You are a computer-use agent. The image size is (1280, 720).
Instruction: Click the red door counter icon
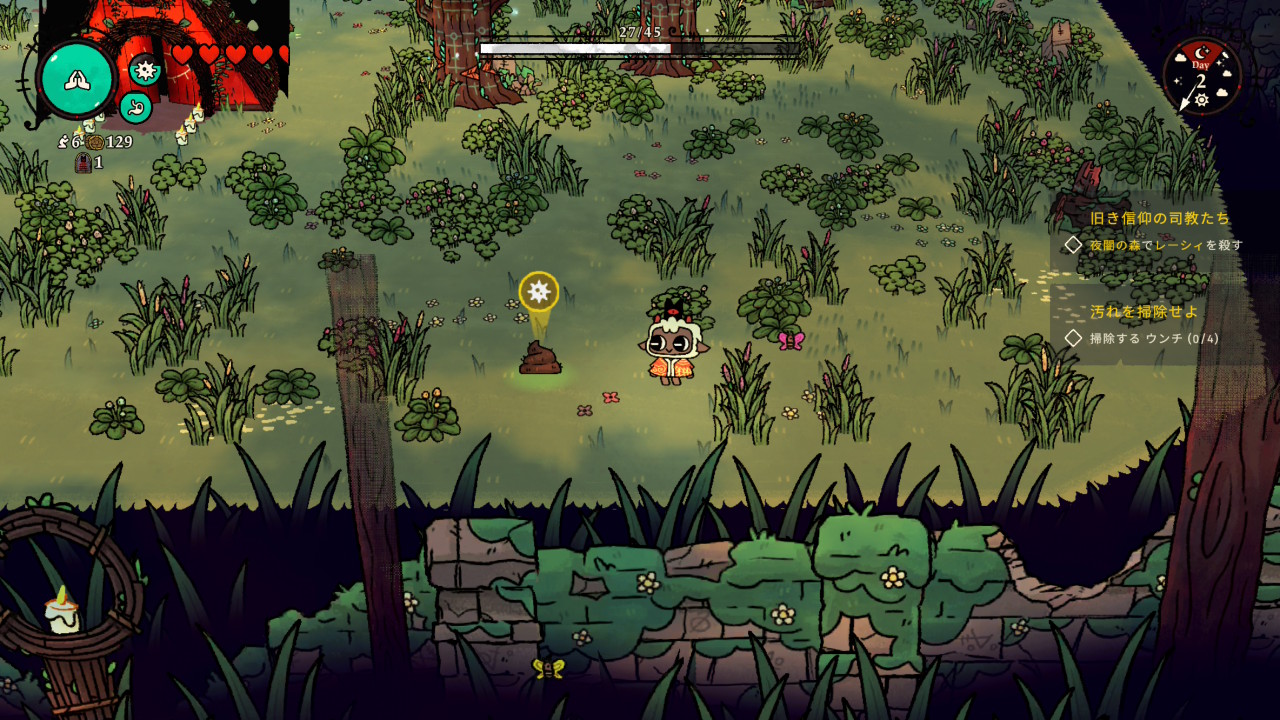click(83, 162)
